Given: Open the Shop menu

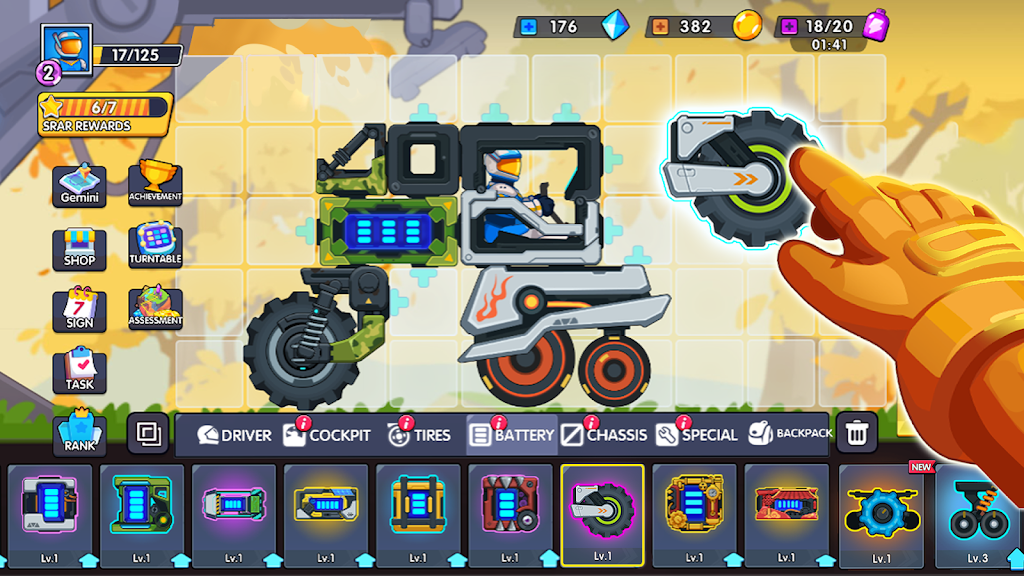Looking at the screenshot, I should (80, 247).
